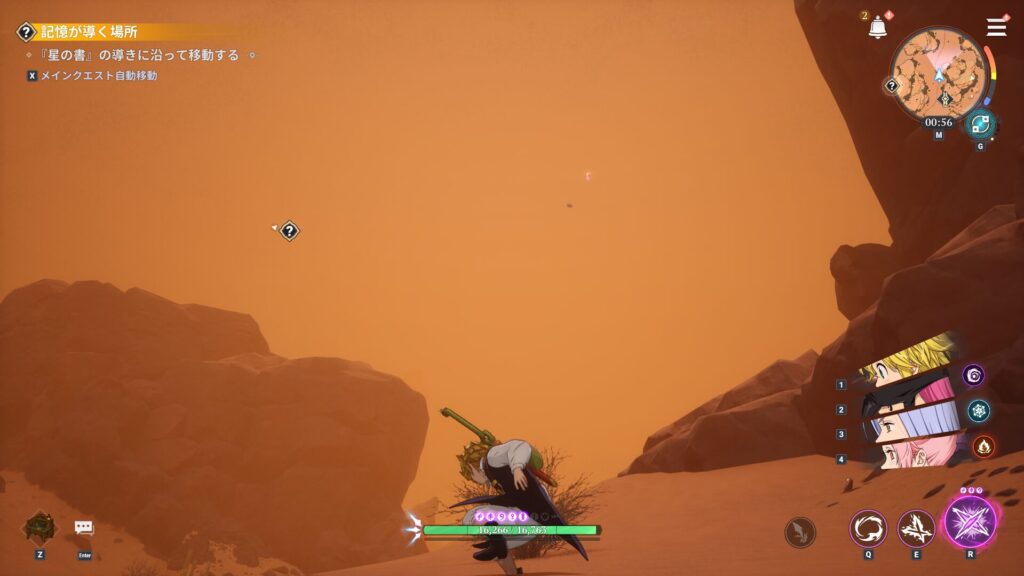This screenshot has height=576, width=1024.
Task: Click the teal swap icon beside the minimap
Action: [980, 124]
